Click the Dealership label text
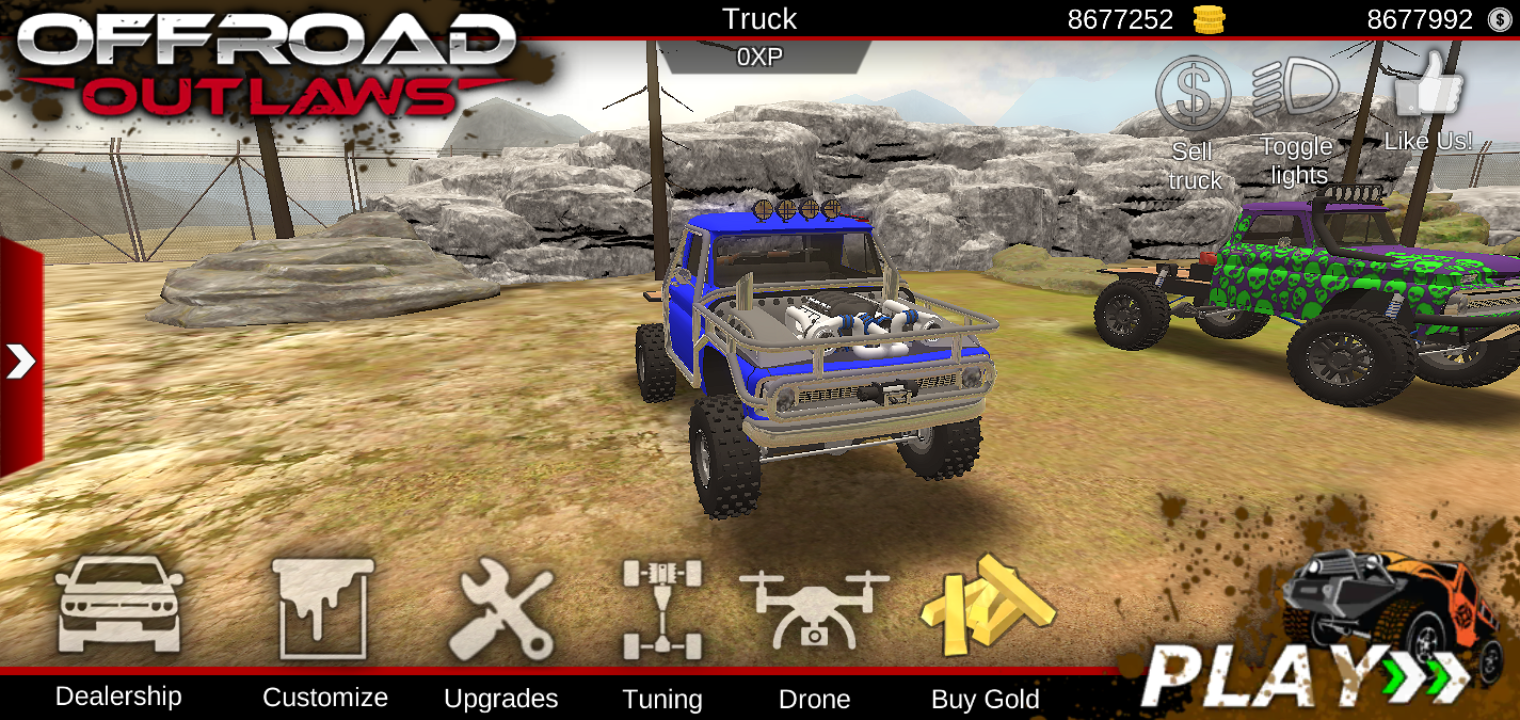1520x720 pixels. pos(120,697)
